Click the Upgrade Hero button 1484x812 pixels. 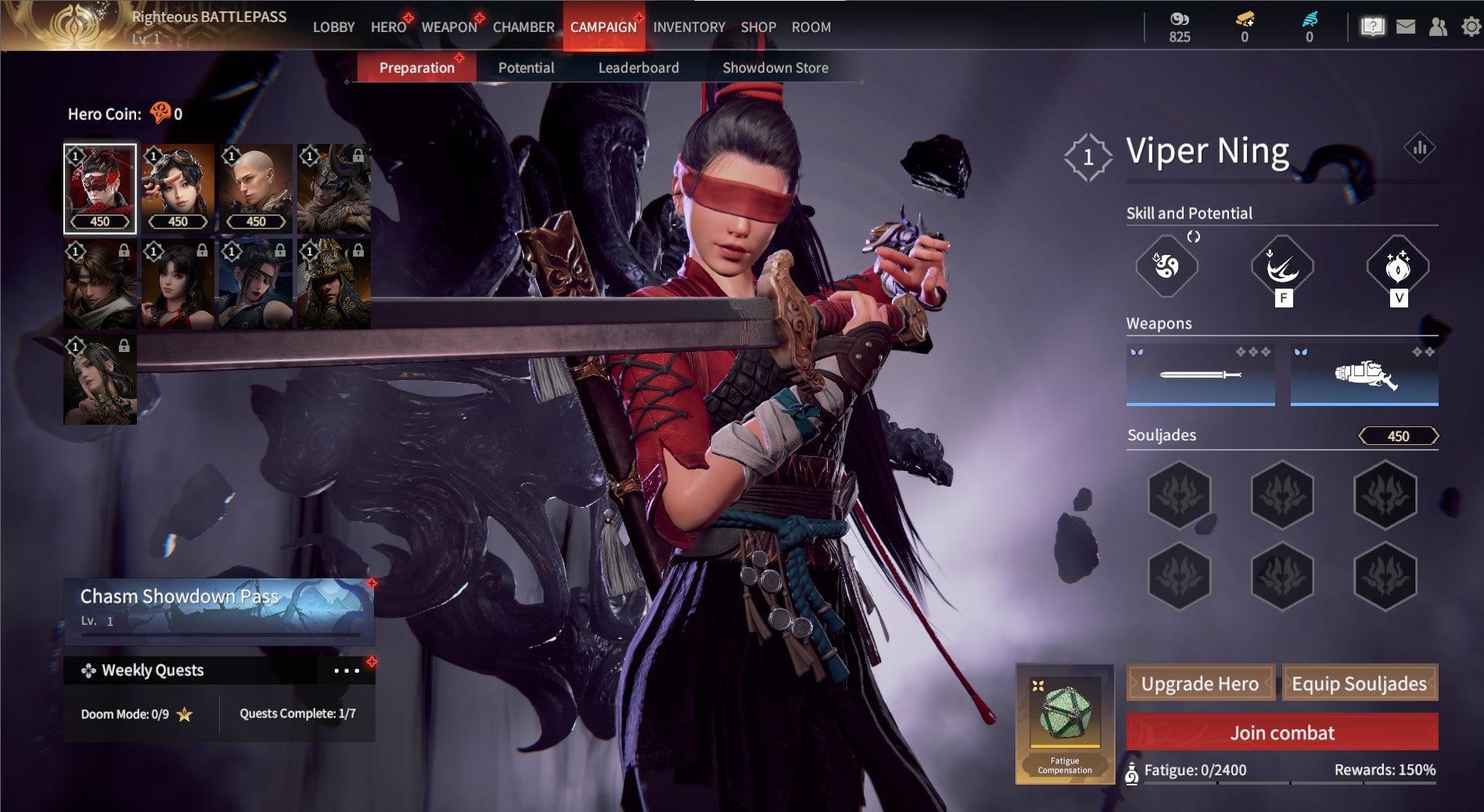pyautogui.click(x=1201, y=682)
